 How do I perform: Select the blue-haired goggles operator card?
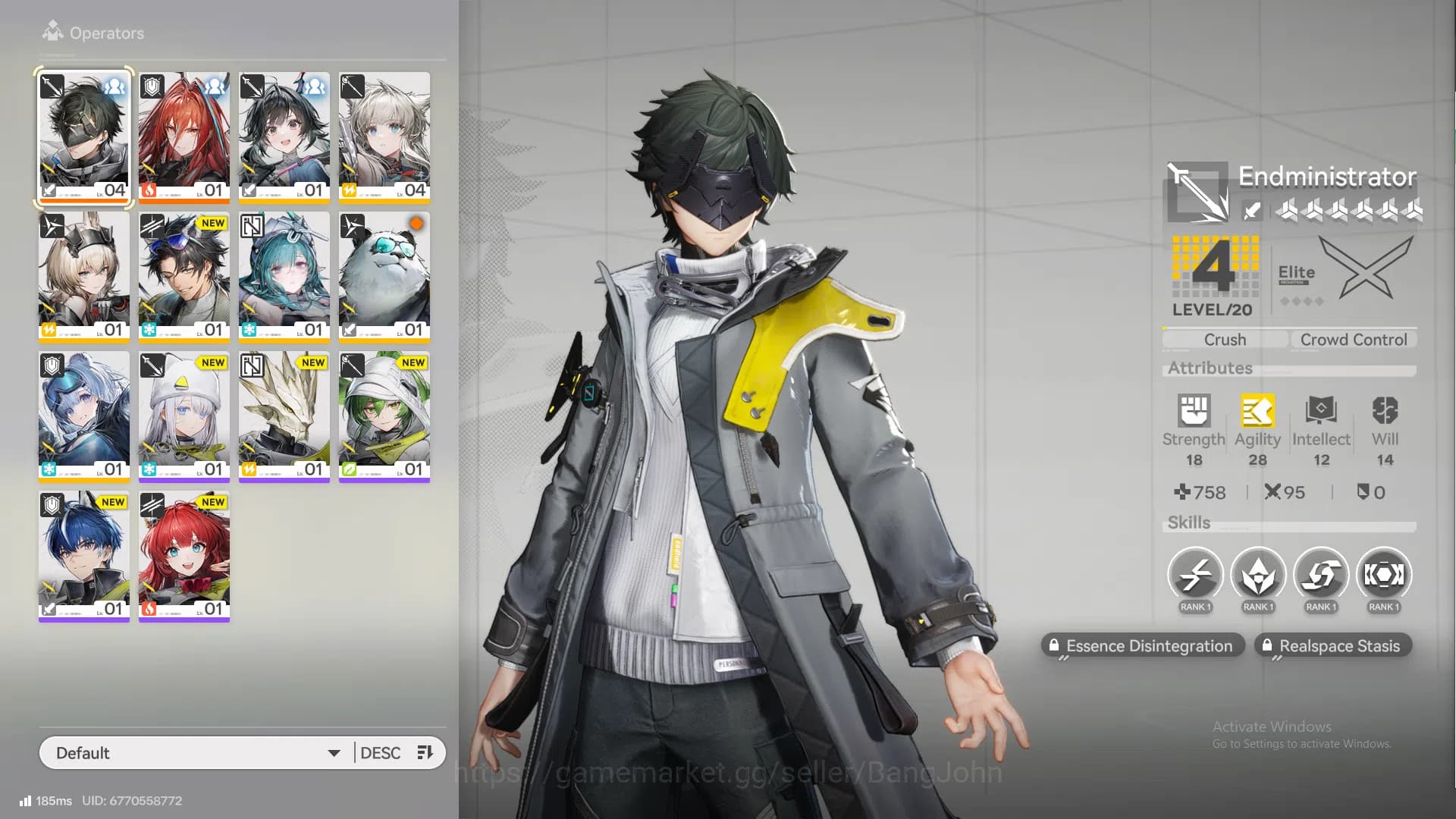tap(84, 416)
